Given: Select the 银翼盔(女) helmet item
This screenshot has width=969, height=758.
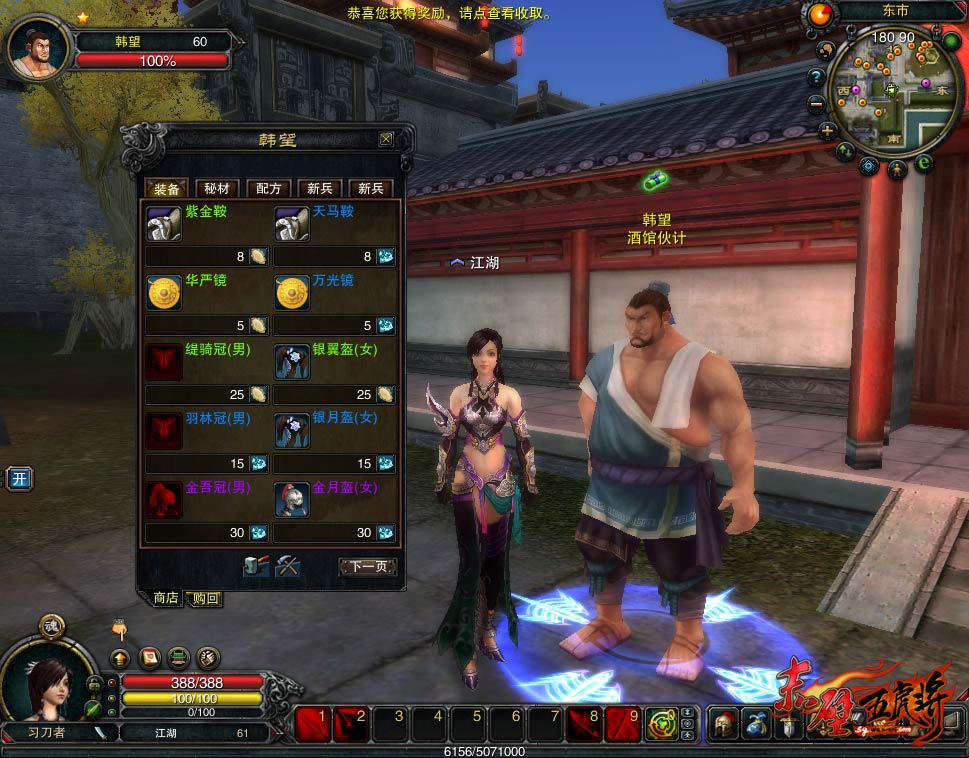Looking at the screenshot, I should point(292,362).
